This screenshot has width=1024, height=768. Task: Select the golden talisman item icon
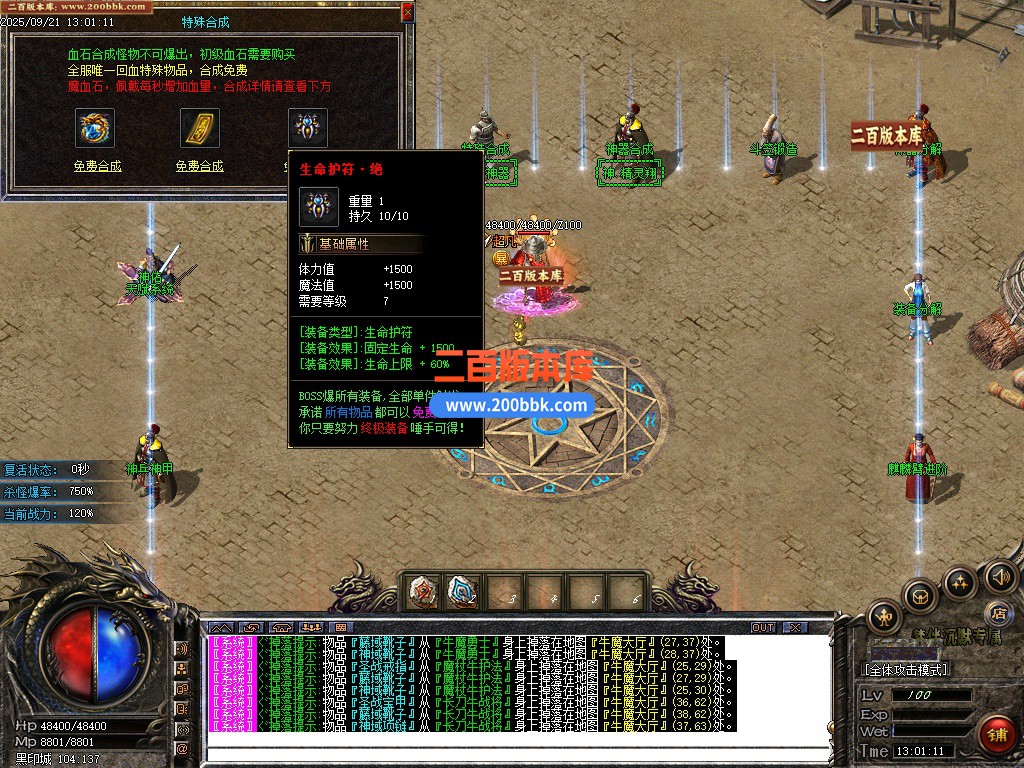click(x=199, y=128)
